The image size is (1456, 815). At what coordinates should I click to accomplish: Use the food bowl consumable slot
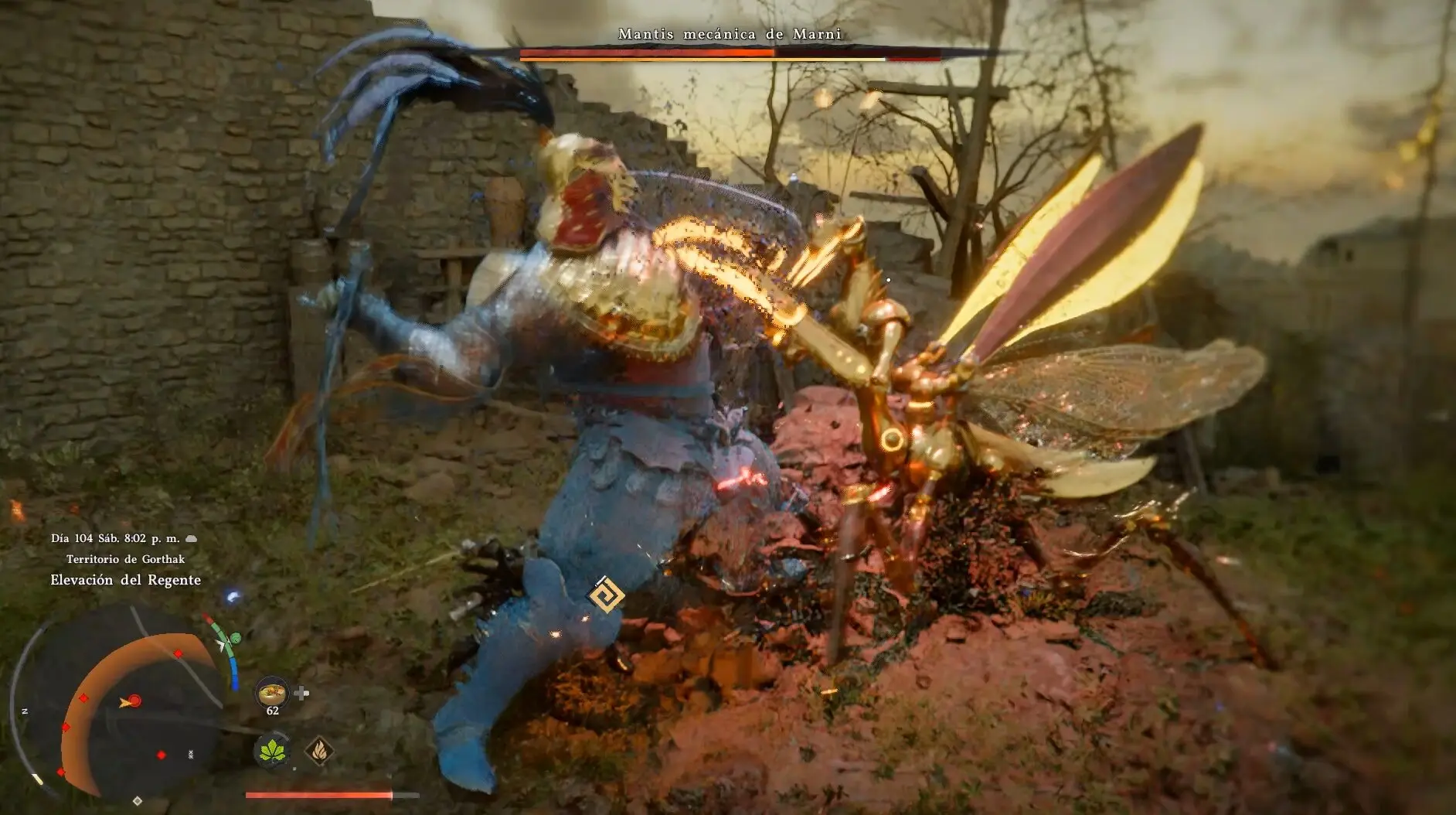(x=271, y=691)
